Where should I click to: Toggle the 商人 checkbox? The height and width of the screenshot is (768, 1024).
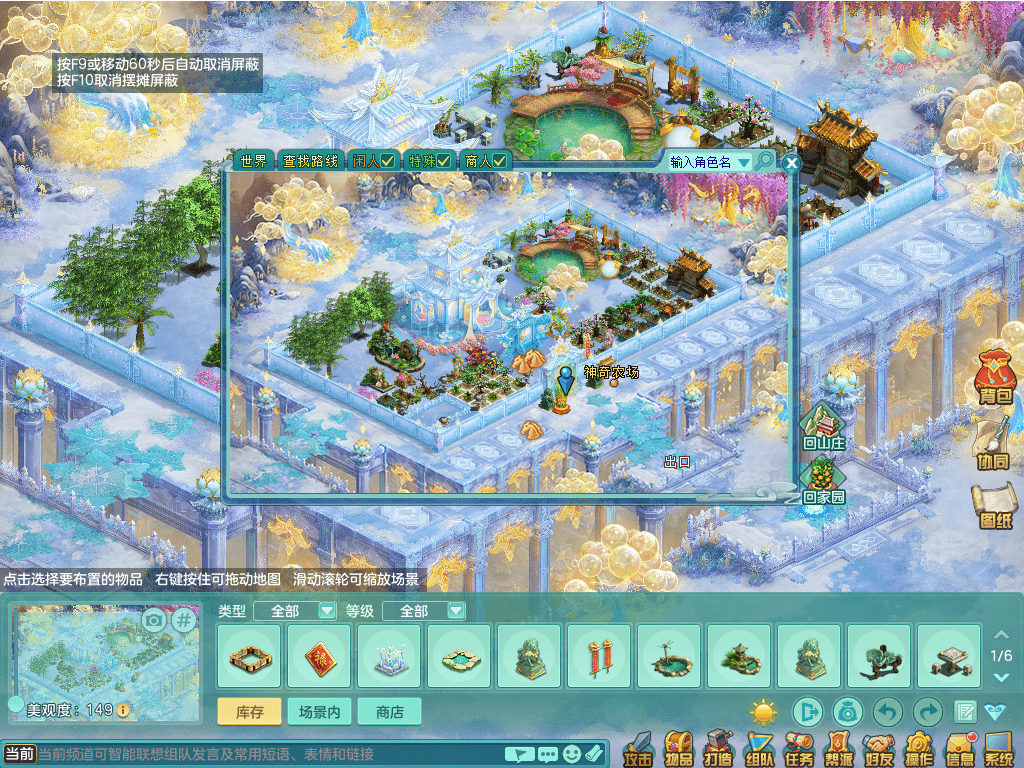486,161
